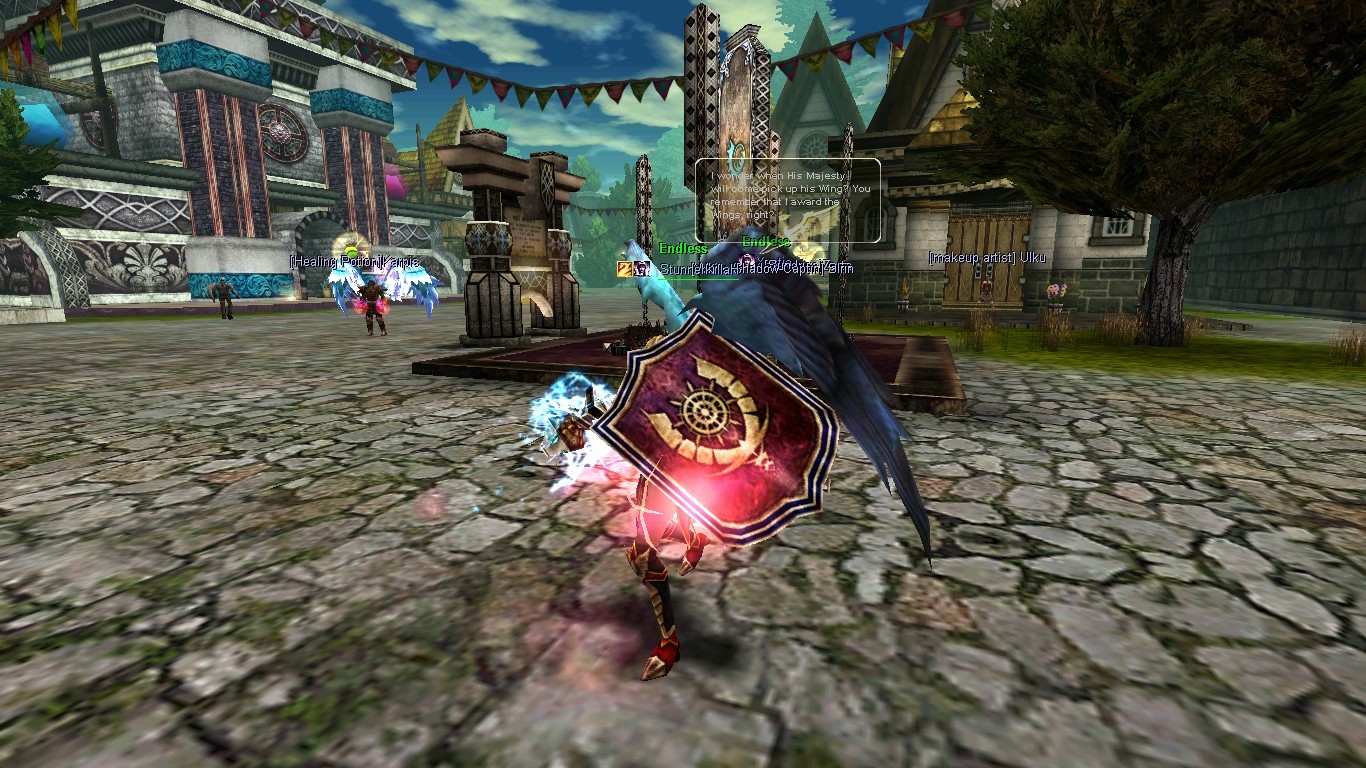Screen dimensions: 1366x768
Task: Select the [makeup artist] Ulku nameplate
Action: (x=986, y=258)
